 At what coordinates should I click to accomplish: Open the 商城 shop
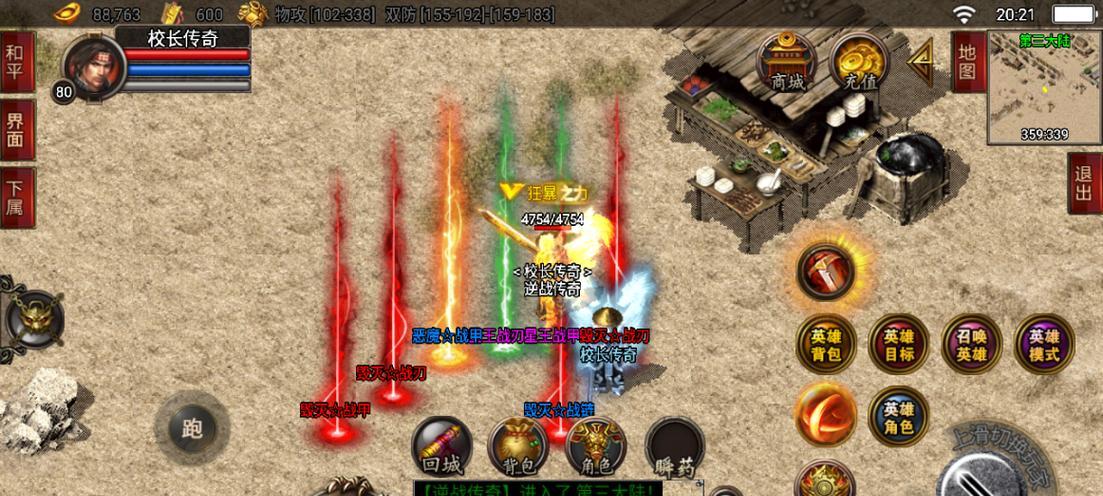[787, 60]
